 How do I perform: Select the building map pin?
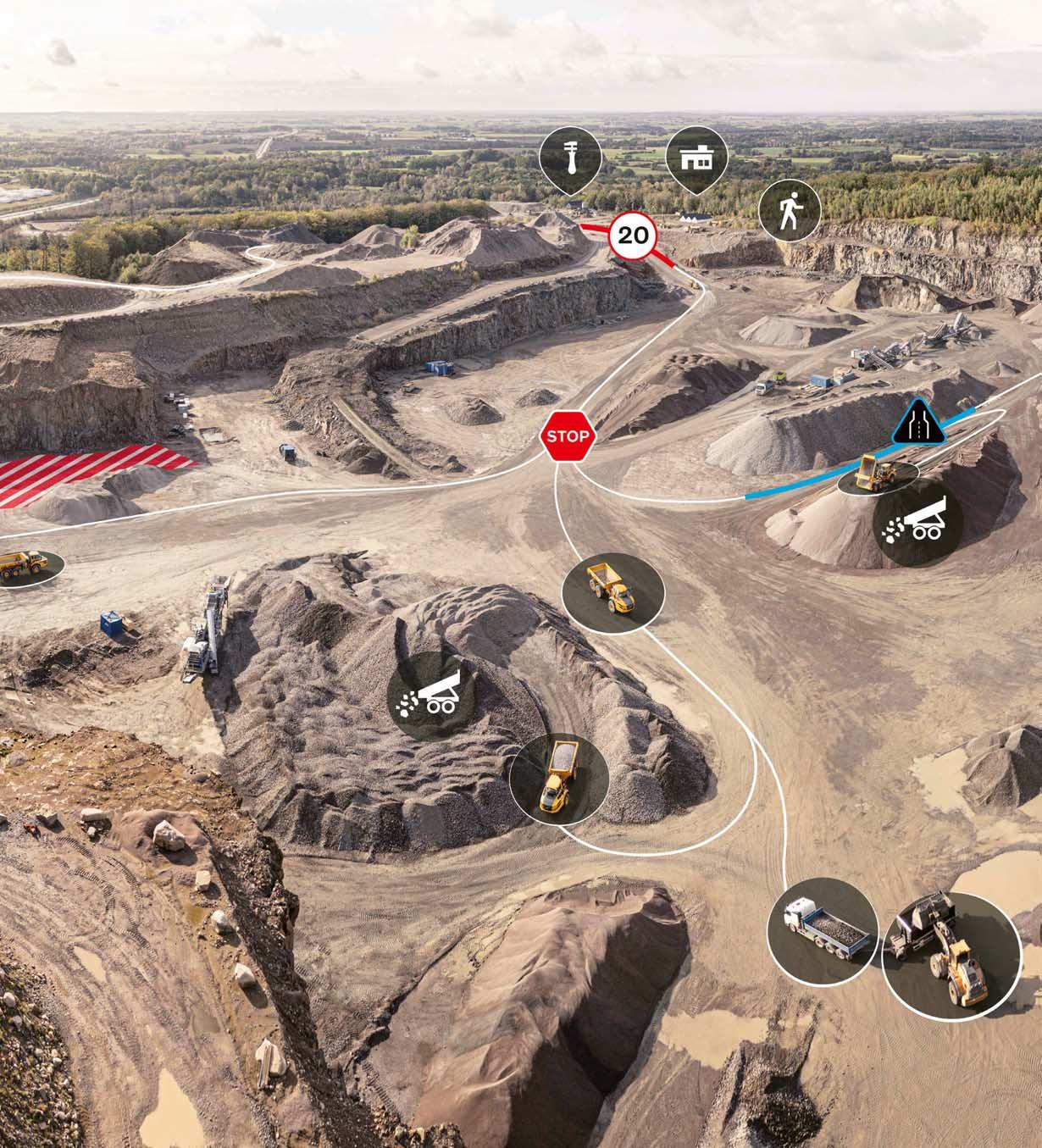click(x=696, y=158)
